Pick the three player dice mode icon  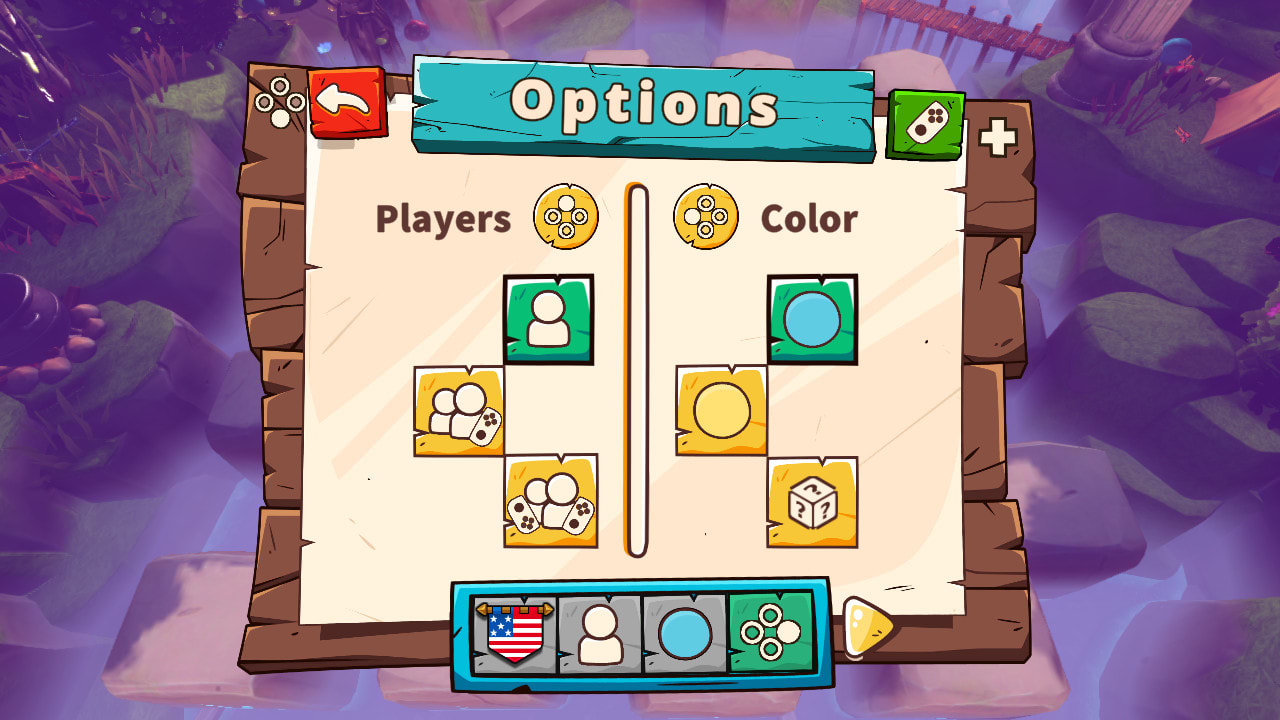click(551, 502)
